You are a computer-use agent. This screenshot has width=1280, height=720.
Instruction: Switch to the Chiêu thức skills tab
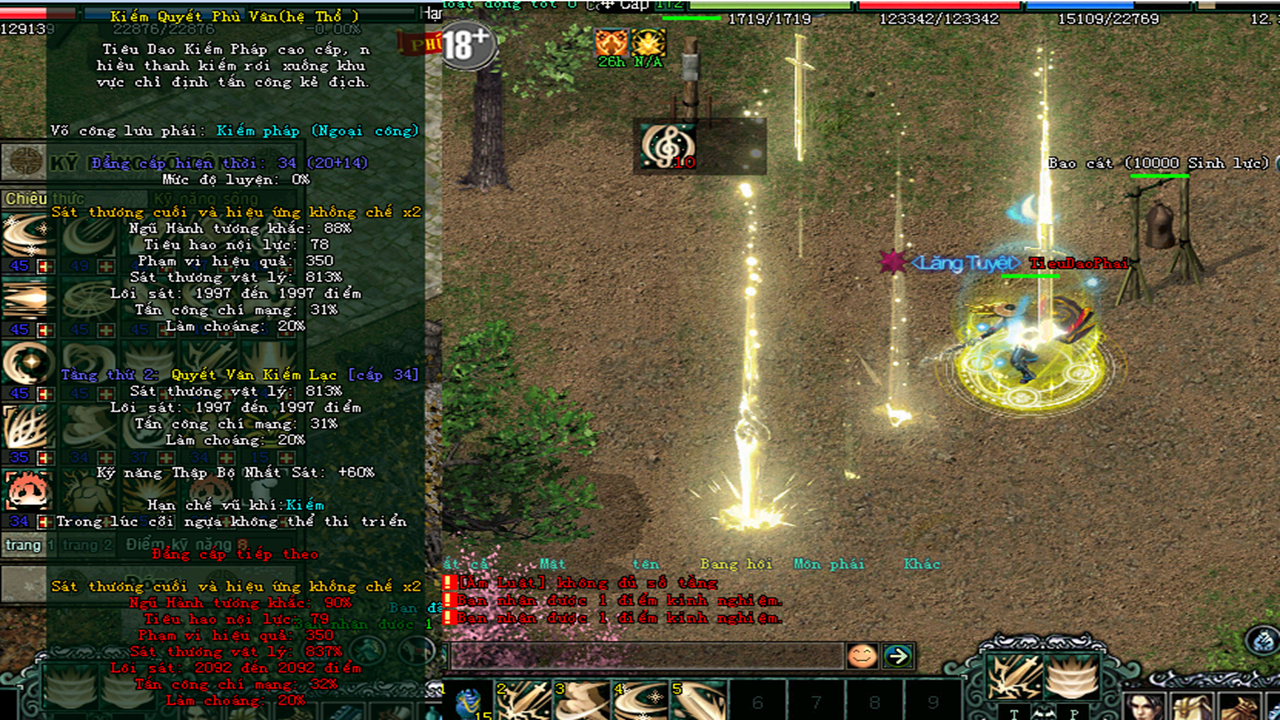tap(26, 199)
